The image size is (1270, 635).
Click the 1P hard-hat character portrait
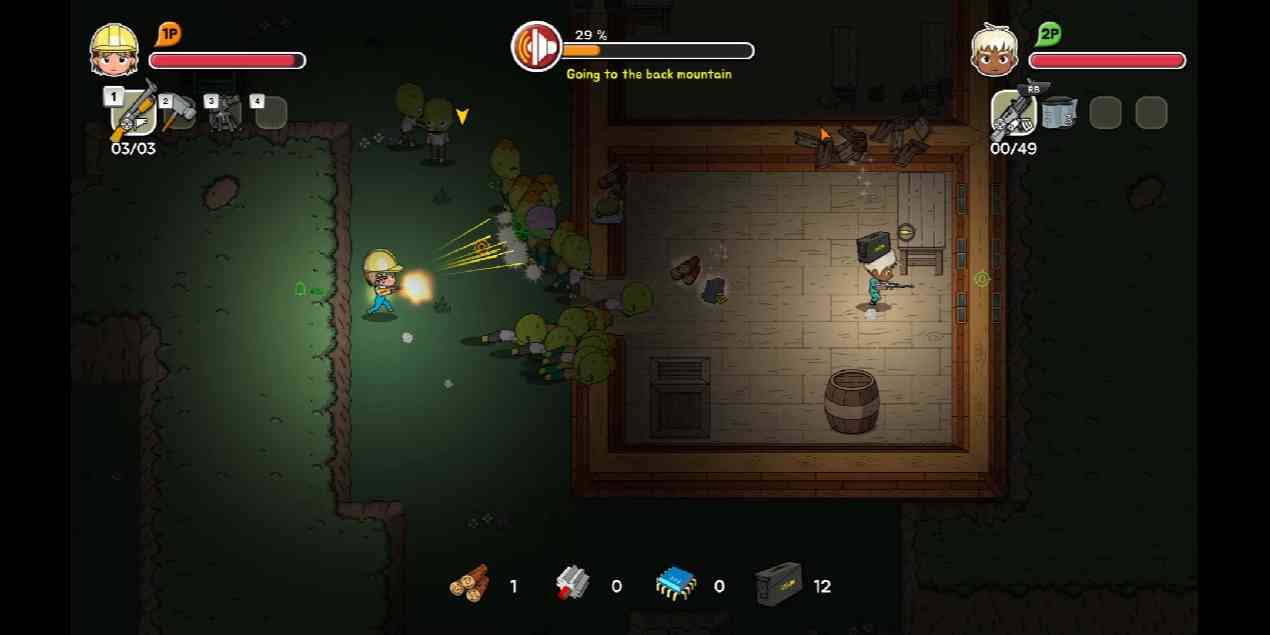114,50
